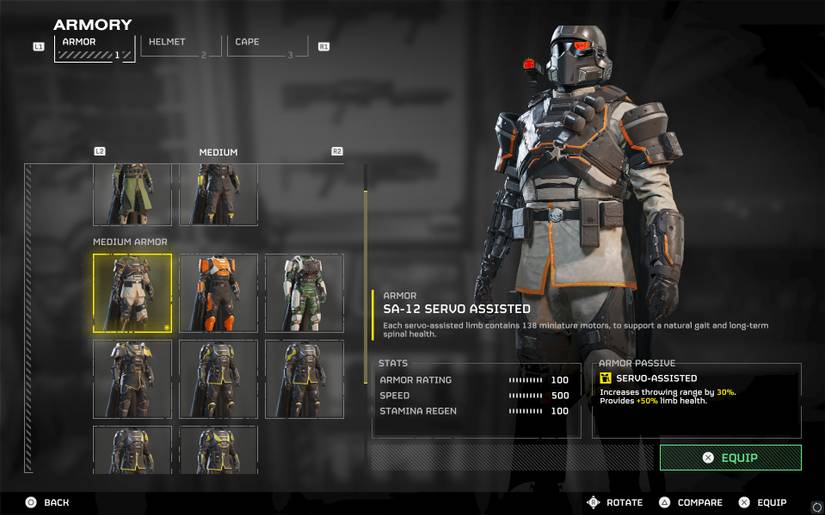Viewport: 825px width, 515px height.
Task: Pick the white and green armor tile
Action: (x=304, y=292)
